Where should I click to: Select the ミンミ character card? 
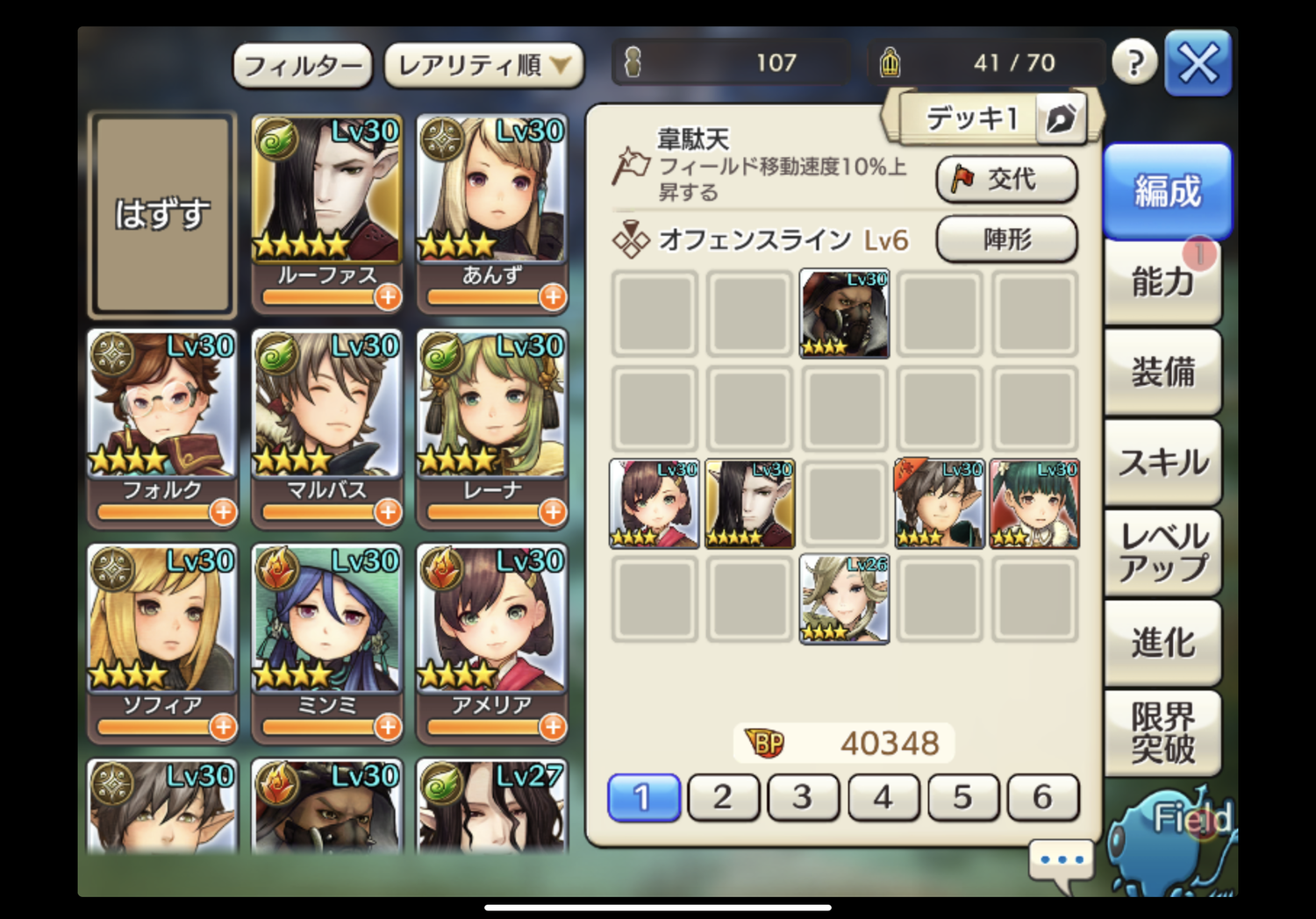tap(326, 631)
